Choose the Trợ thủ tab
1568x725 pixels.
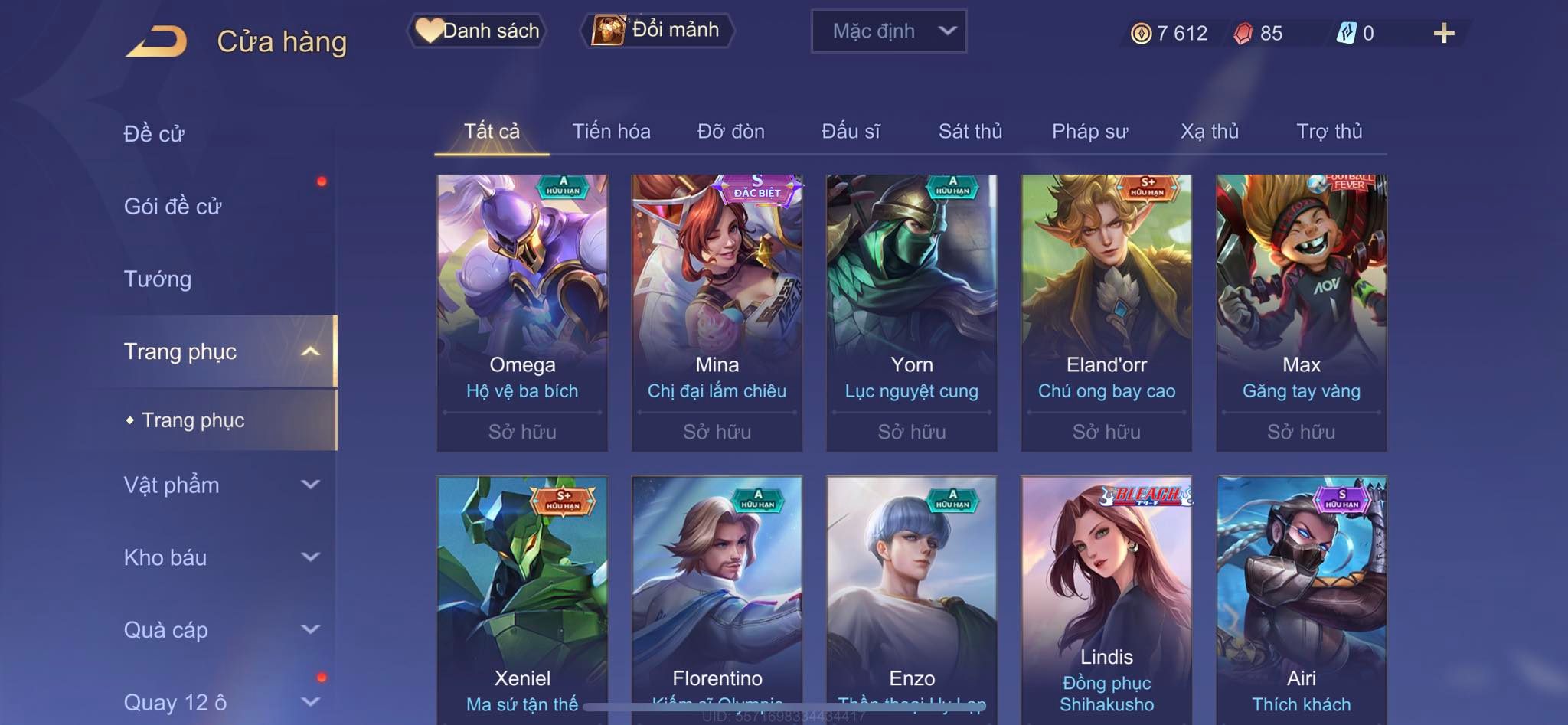coord(1329,132)
